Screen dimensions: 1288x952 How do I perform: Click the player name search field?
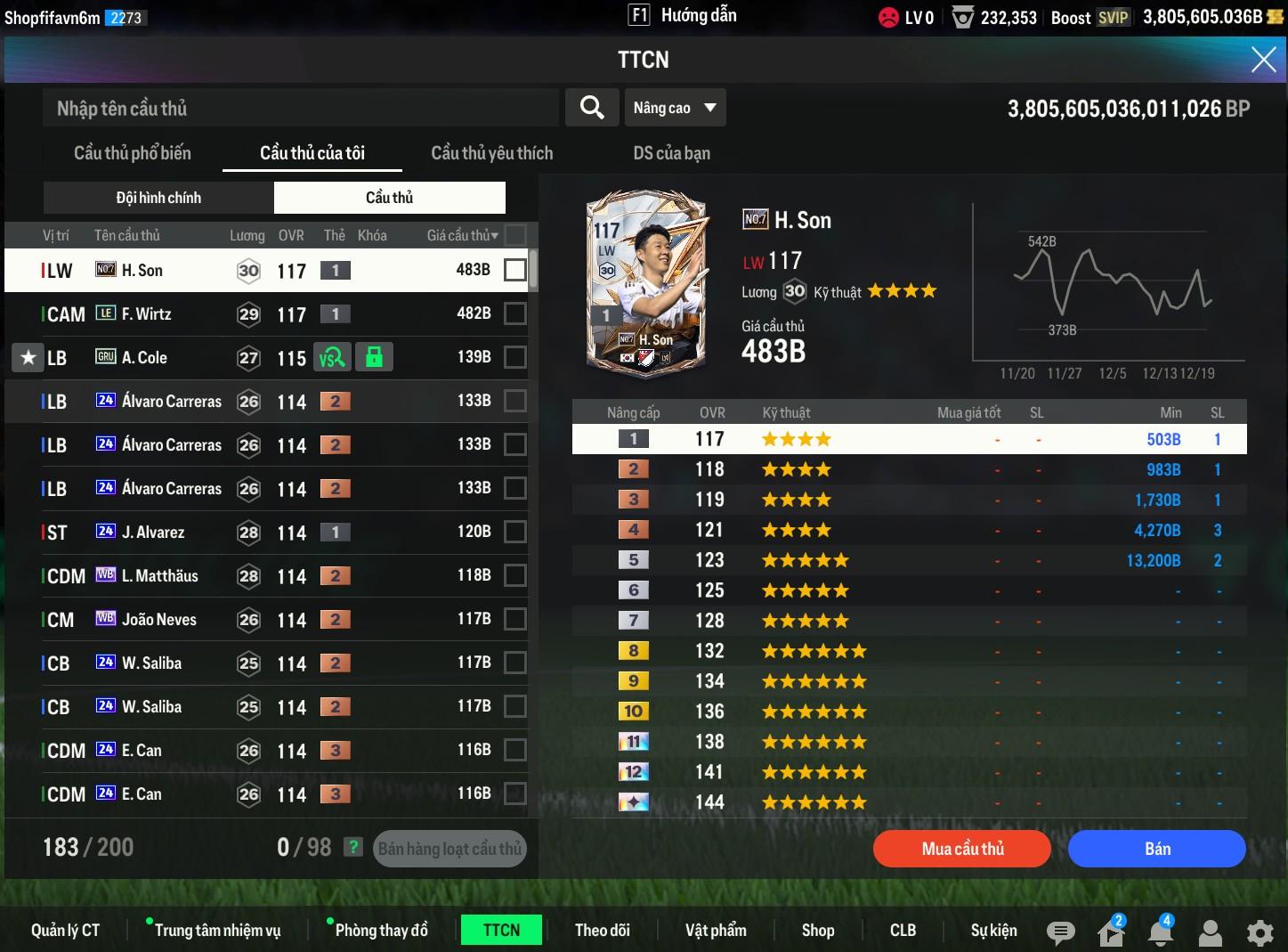click(301, 109)
